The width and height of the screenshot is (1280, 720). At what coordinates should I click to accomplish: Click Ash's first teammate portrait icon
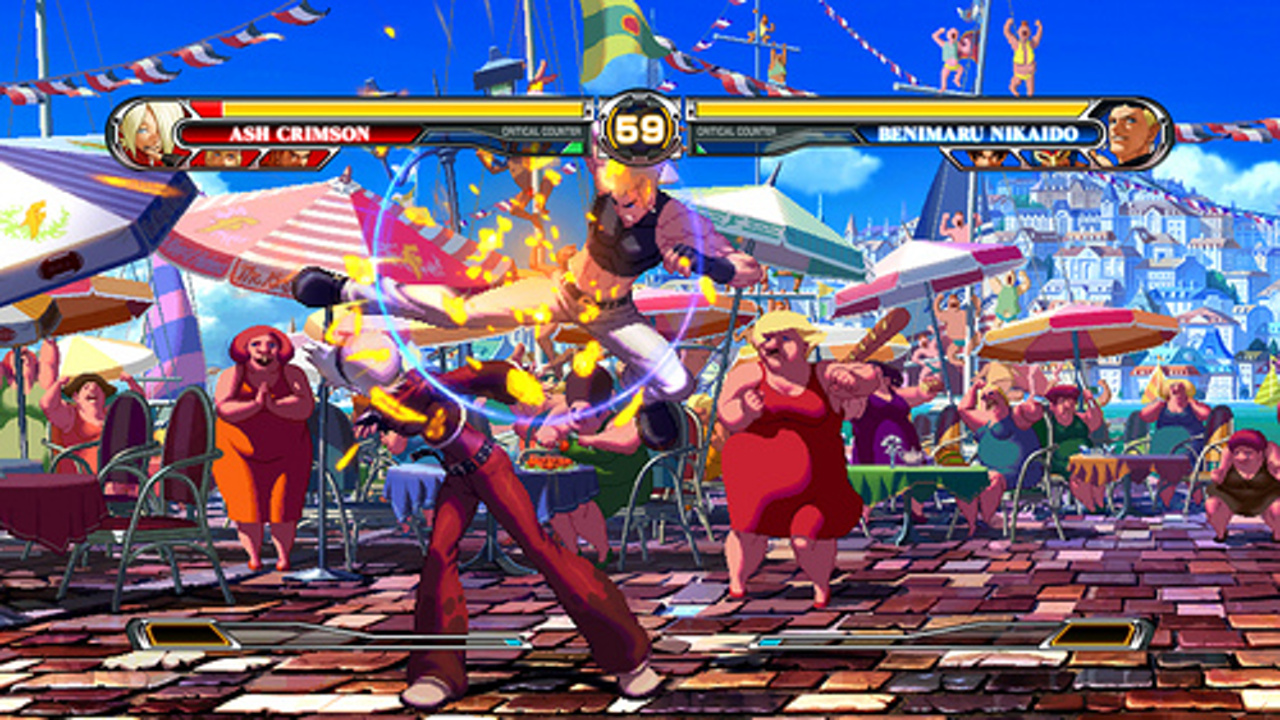[224, 158]
